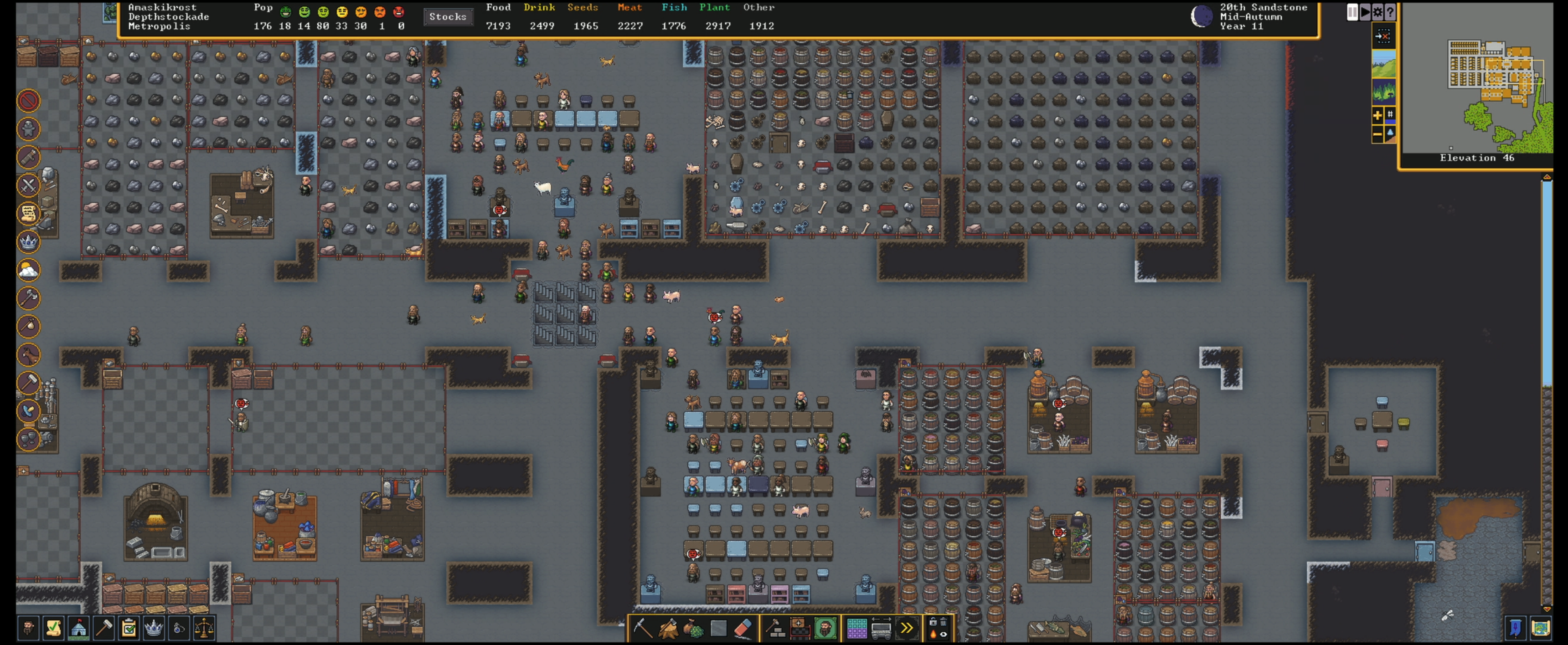Open the citizens info dwarf portrait button
Image resolution: width=1568 pixels, height=645 pixels.
(x=28, y=627)
